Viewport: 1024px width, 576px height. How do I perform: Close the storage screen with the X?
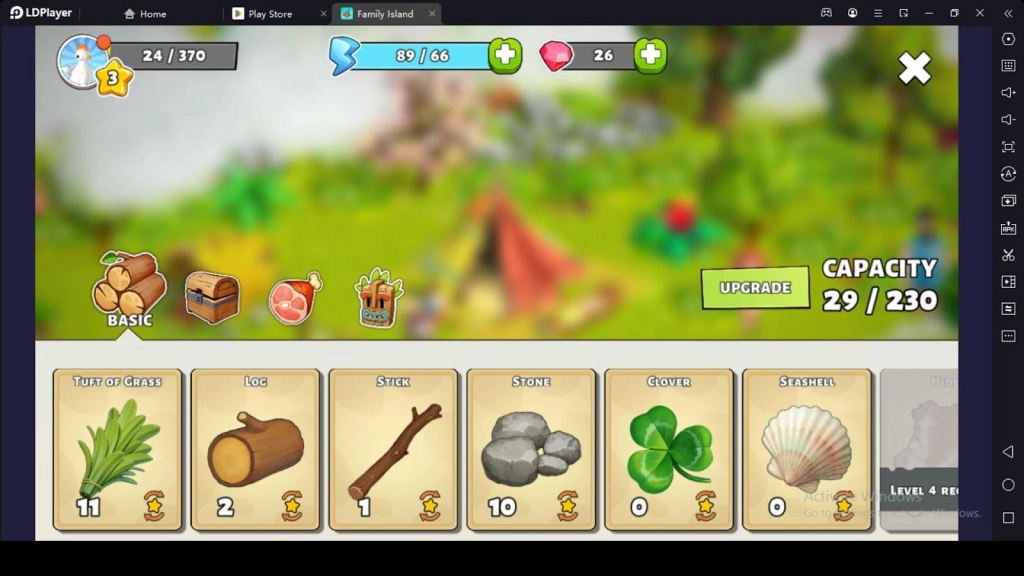[x=914, y=68]
